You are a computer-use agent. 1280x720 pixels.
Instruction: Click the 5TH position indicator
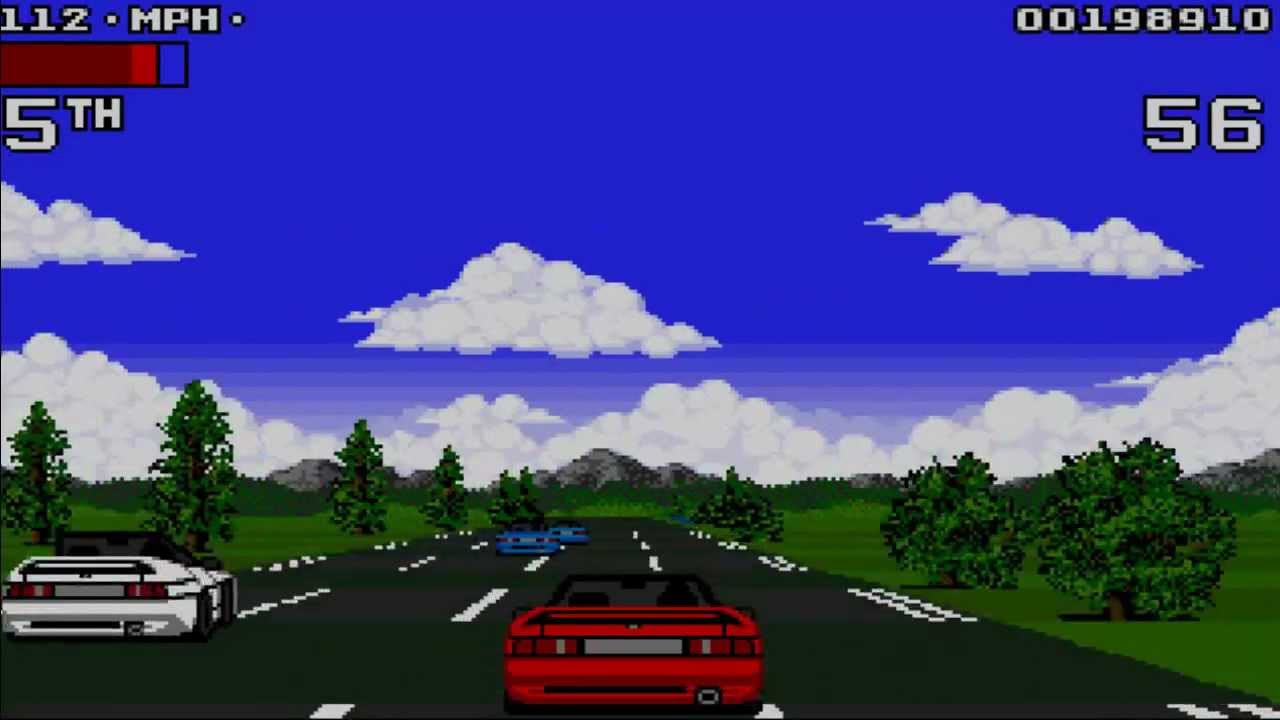[62, 122]
